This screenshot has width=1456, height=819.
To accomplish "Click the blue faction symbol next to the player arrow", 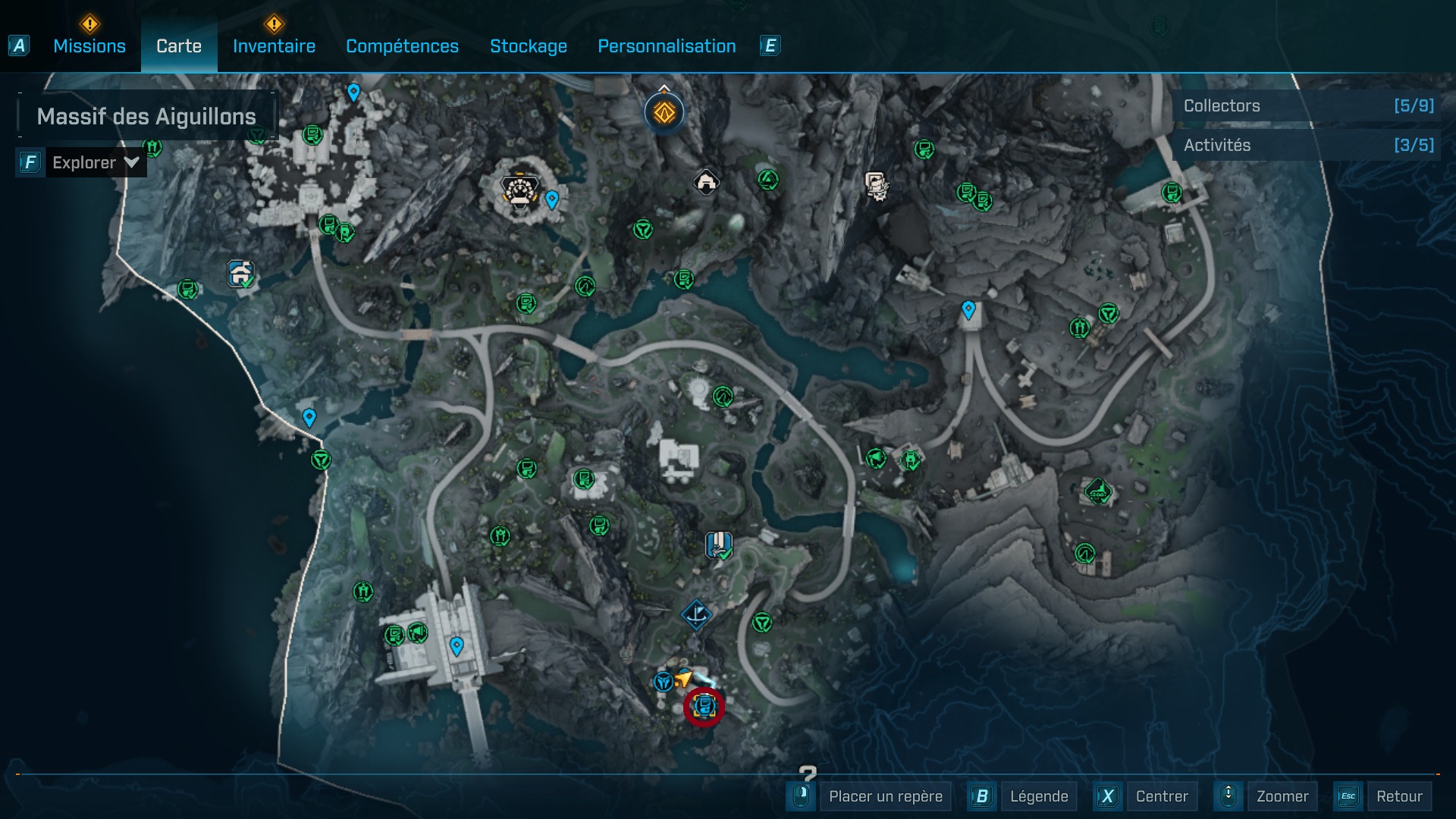I will pyautogui.click(x=665, y=682).
